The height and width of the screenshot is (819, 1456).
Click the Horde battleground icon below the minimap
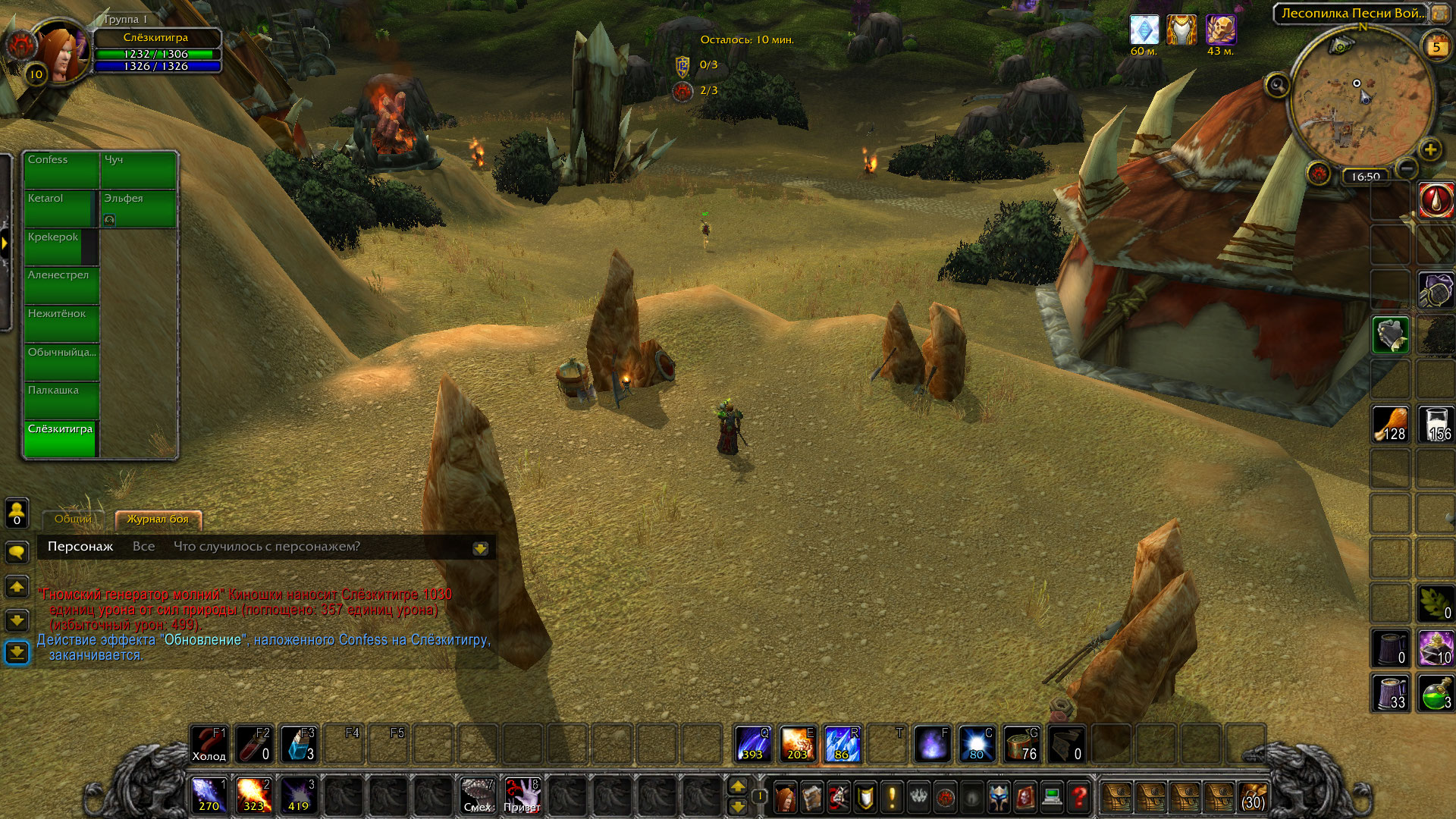coord(1319,174)
